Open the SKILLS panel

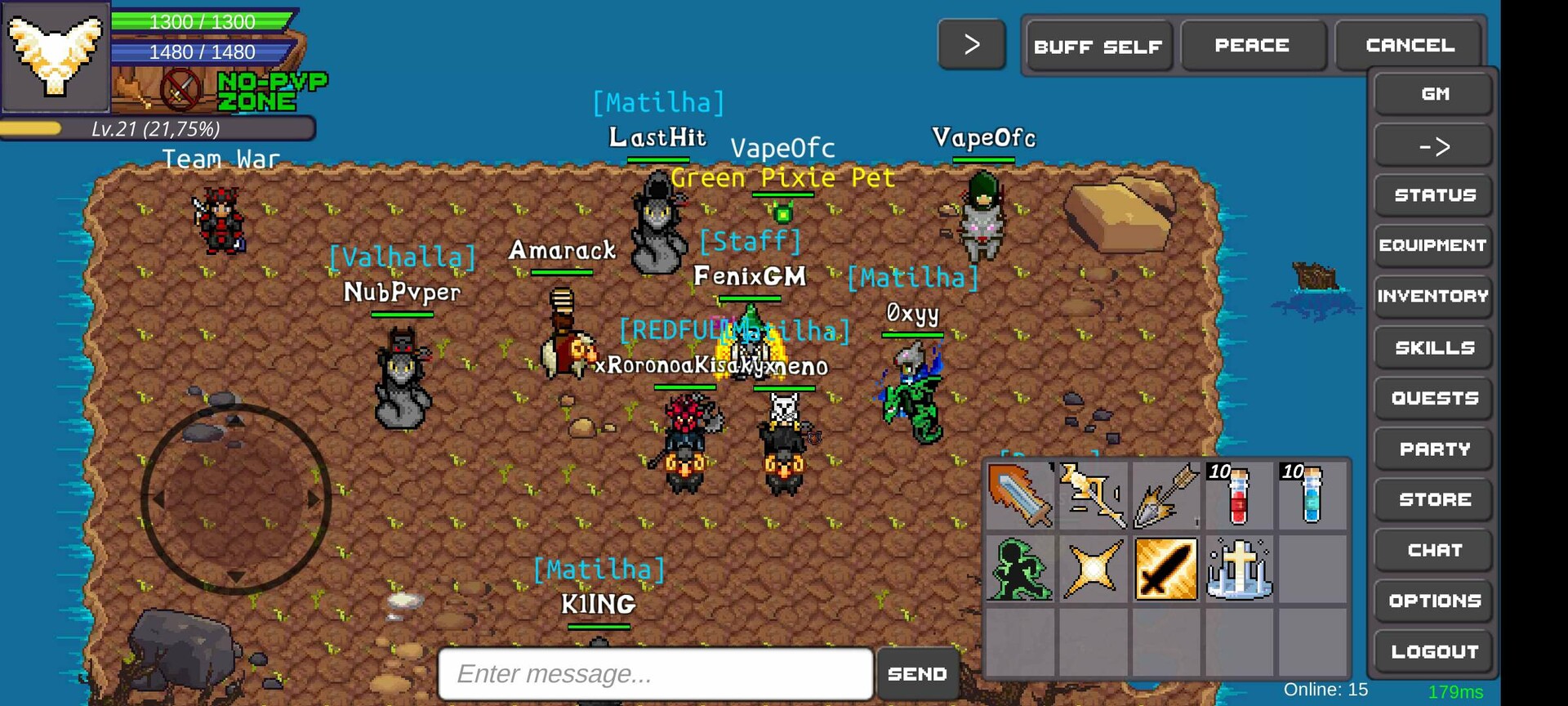click(1433, 347)
